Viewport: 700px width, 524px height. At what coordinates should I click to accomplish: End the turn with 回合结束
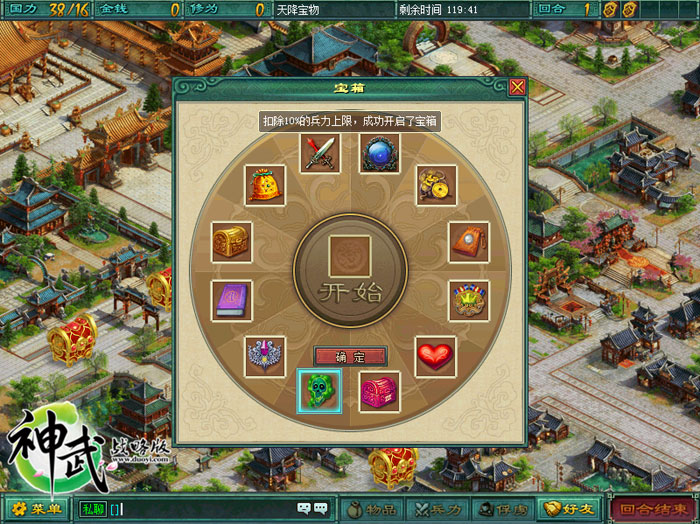tap(653, 509)
